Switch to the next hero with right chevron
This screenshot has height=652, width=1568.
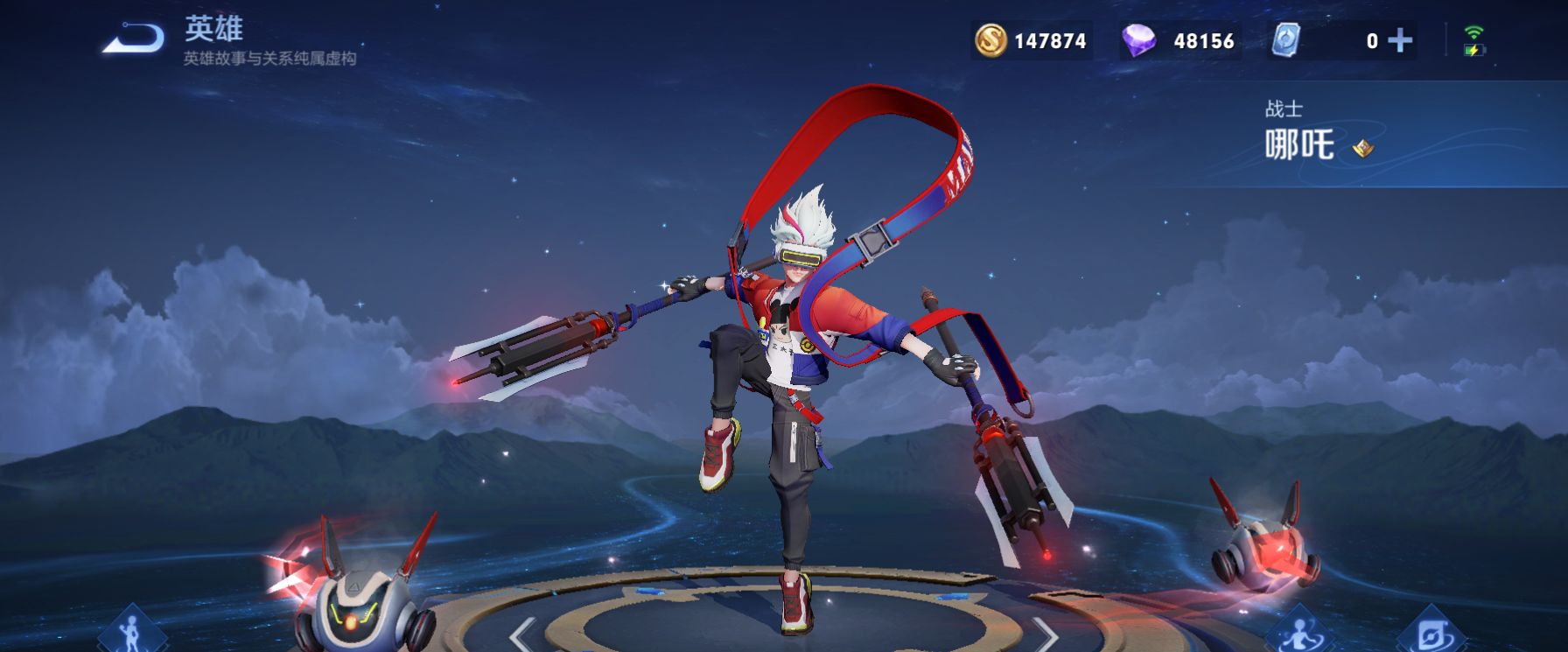pyautogui.click(x=1045, y=633)
